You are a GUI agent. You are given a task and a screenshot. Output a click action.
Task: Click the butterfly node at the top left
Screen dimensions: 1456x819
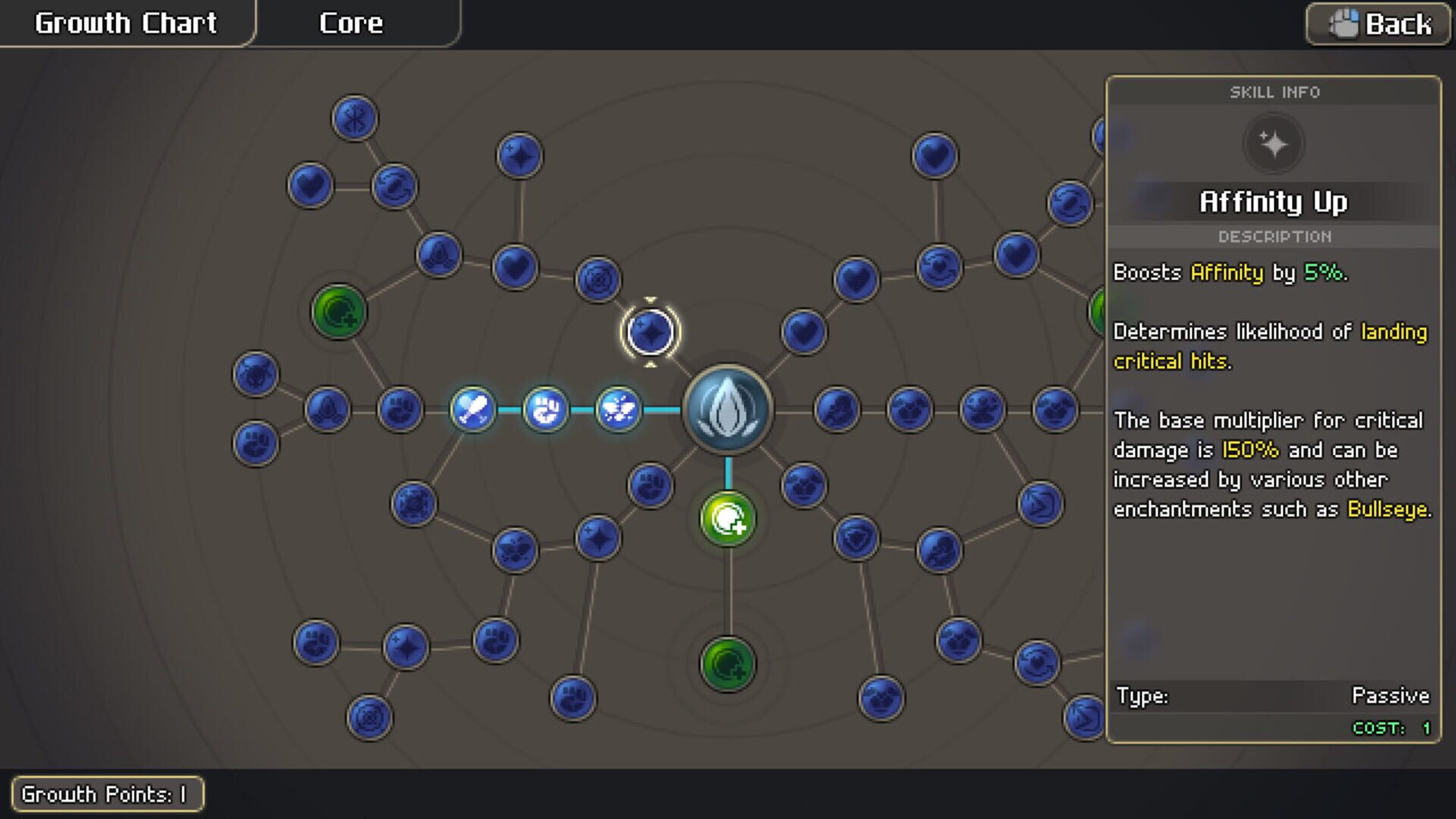coord(354,118)
